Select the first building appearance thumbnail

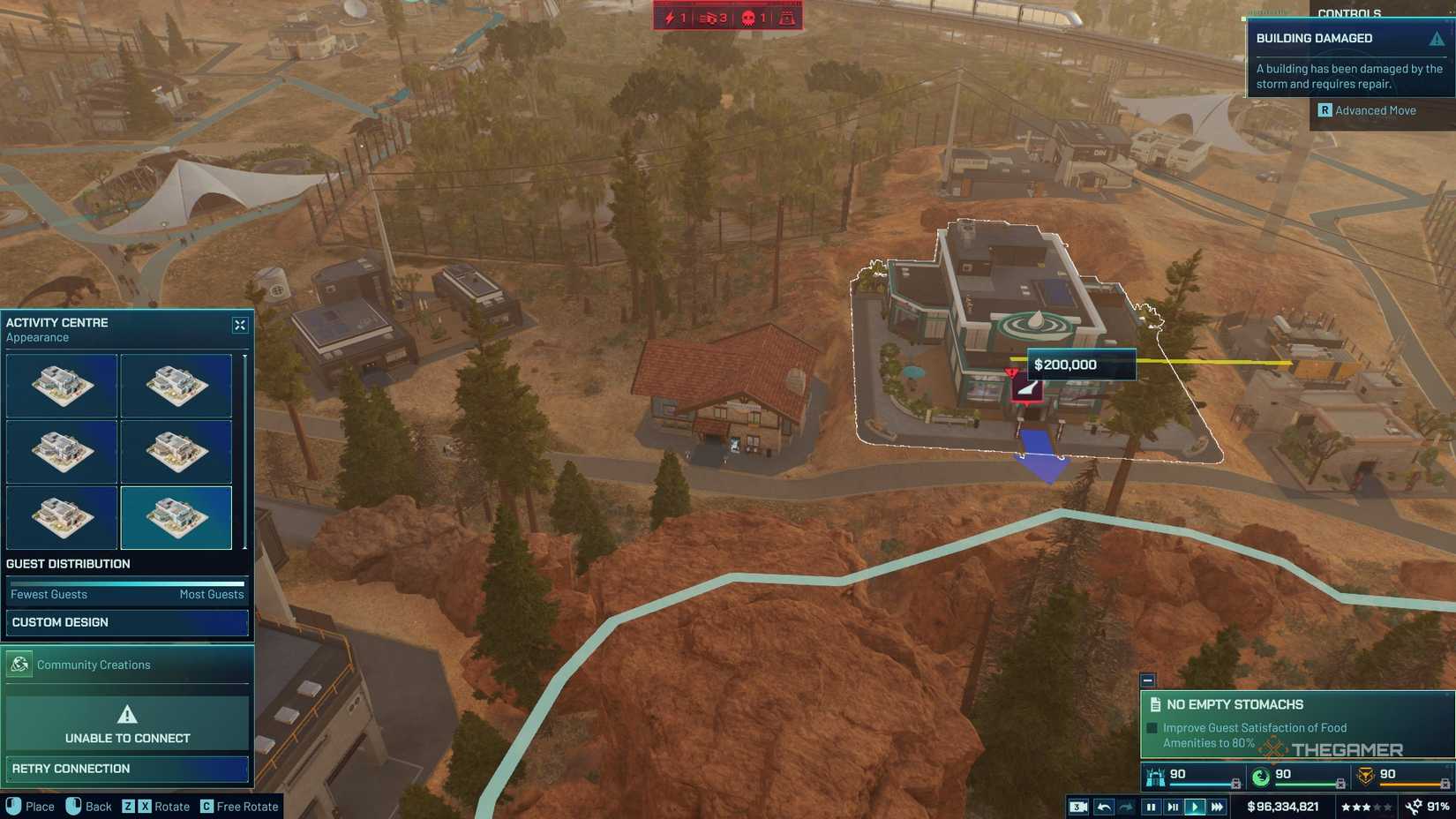pyautogui.click(x=62, y=385)
